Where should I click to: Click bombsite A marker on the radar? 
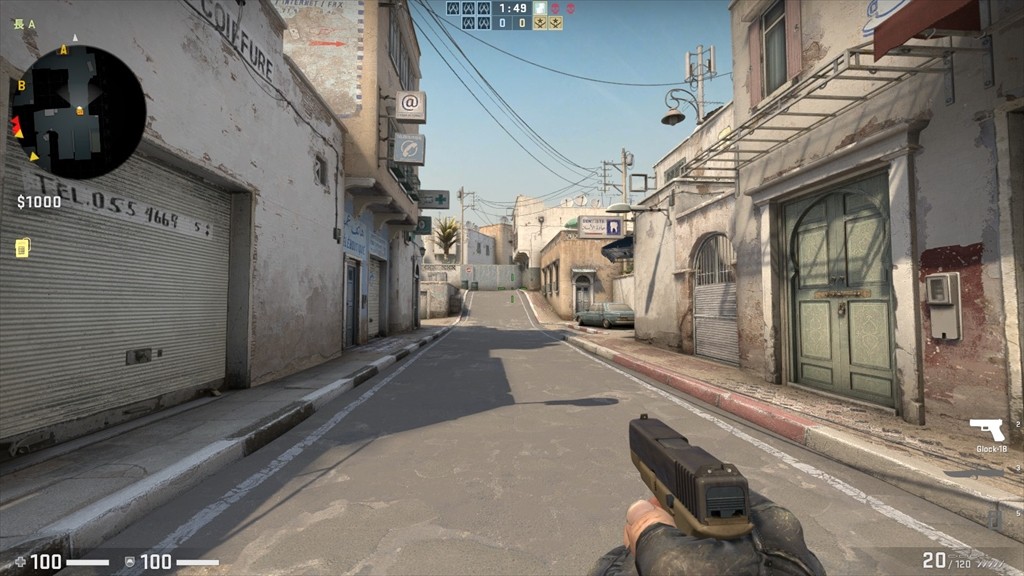click(x=64, y=49)
